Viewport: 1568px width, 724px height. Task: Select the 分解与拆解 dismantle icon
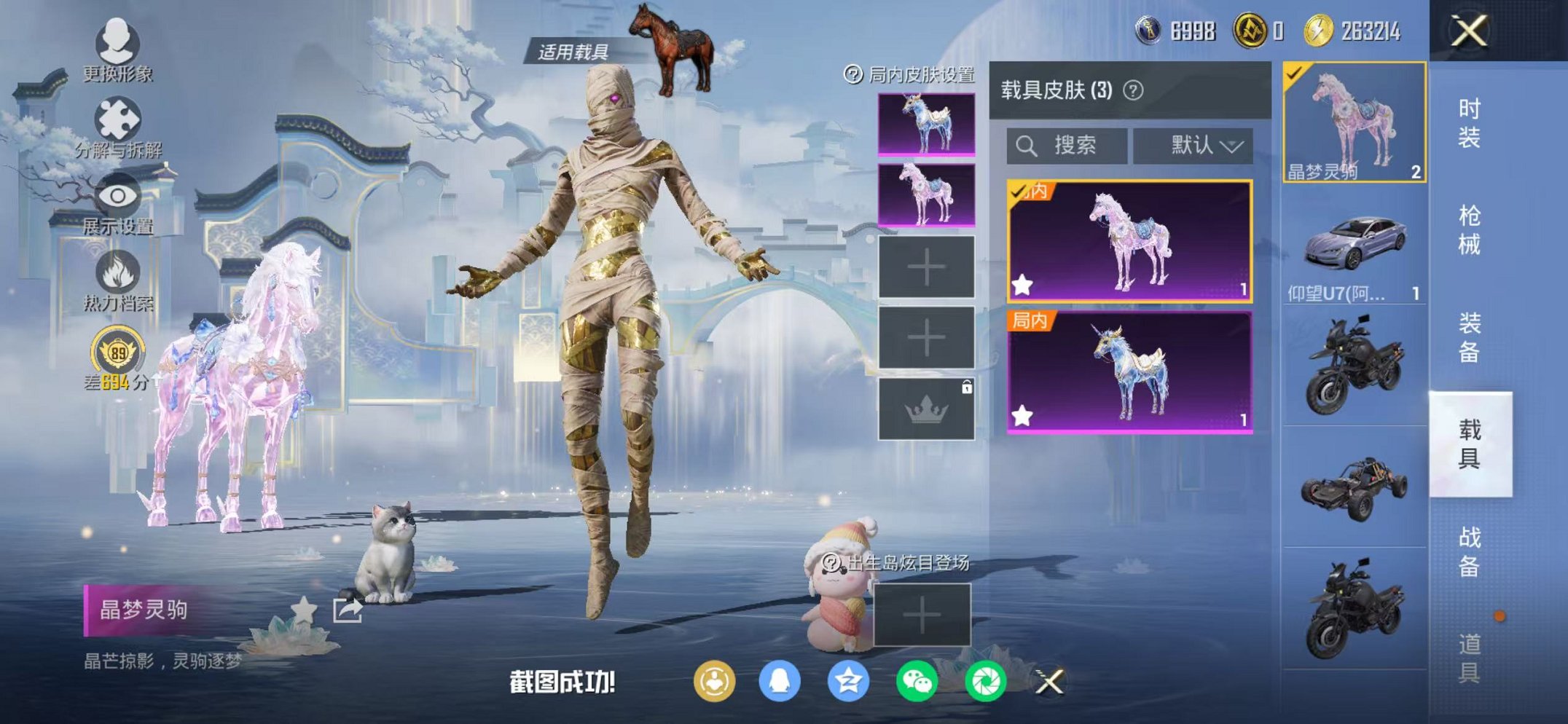[117, 117]
